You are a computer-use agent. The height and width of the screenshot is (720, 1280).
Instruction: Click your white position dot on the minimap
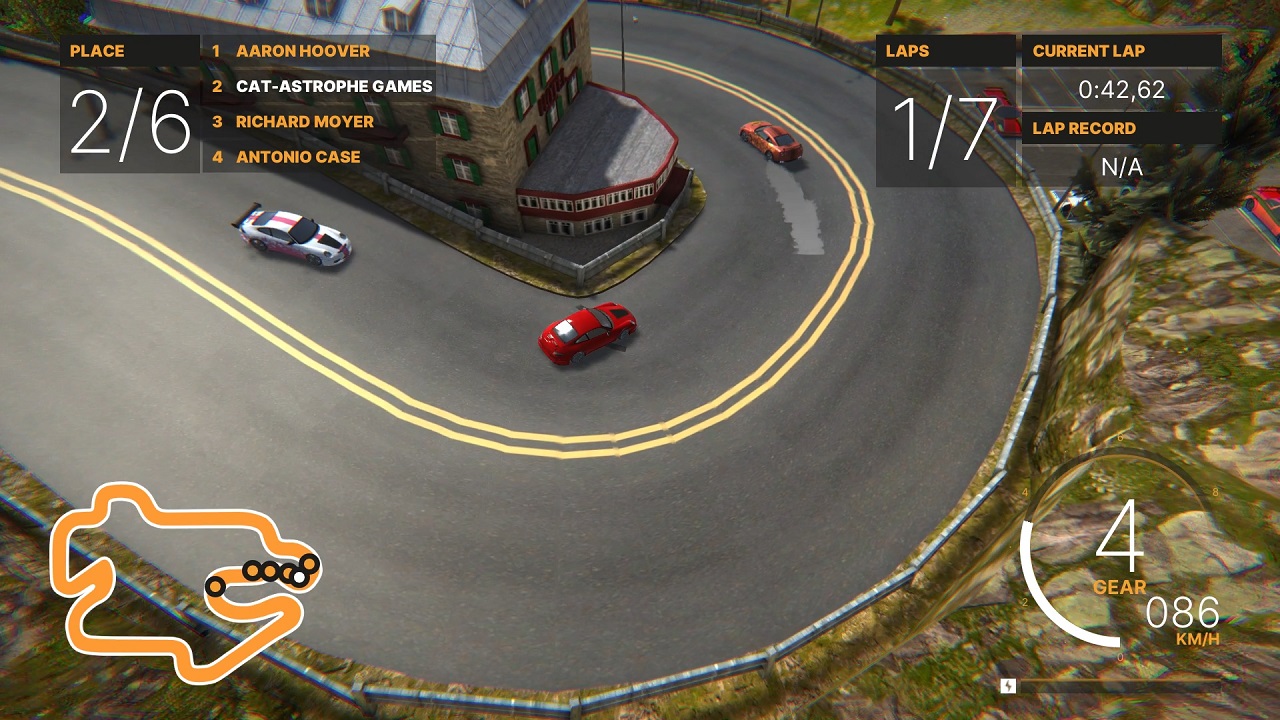(x=299, y=576)
